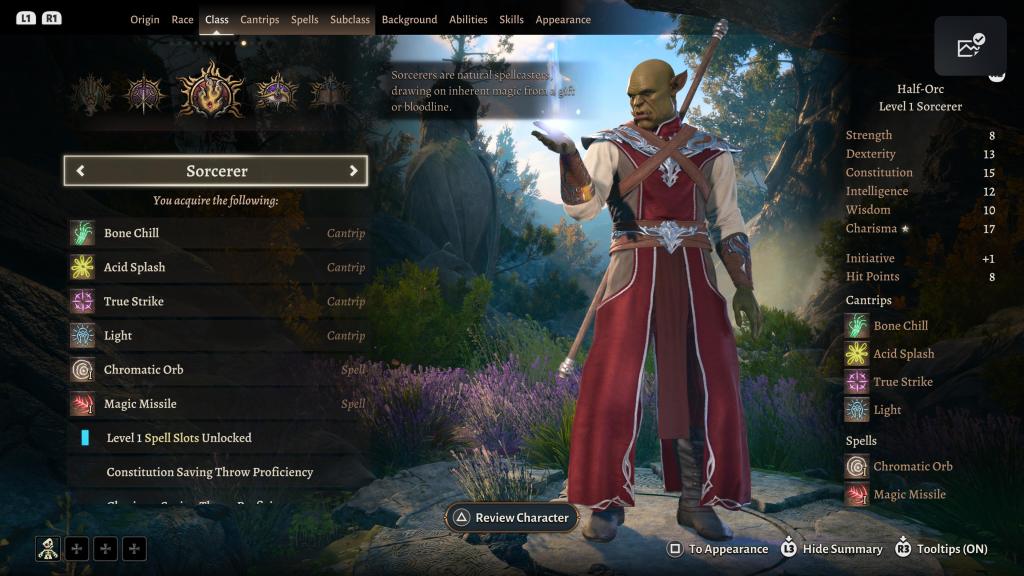Select the True Strike cantrip row
The image size is (1024, 576).
pyautogui.click(x=217, y=301)
